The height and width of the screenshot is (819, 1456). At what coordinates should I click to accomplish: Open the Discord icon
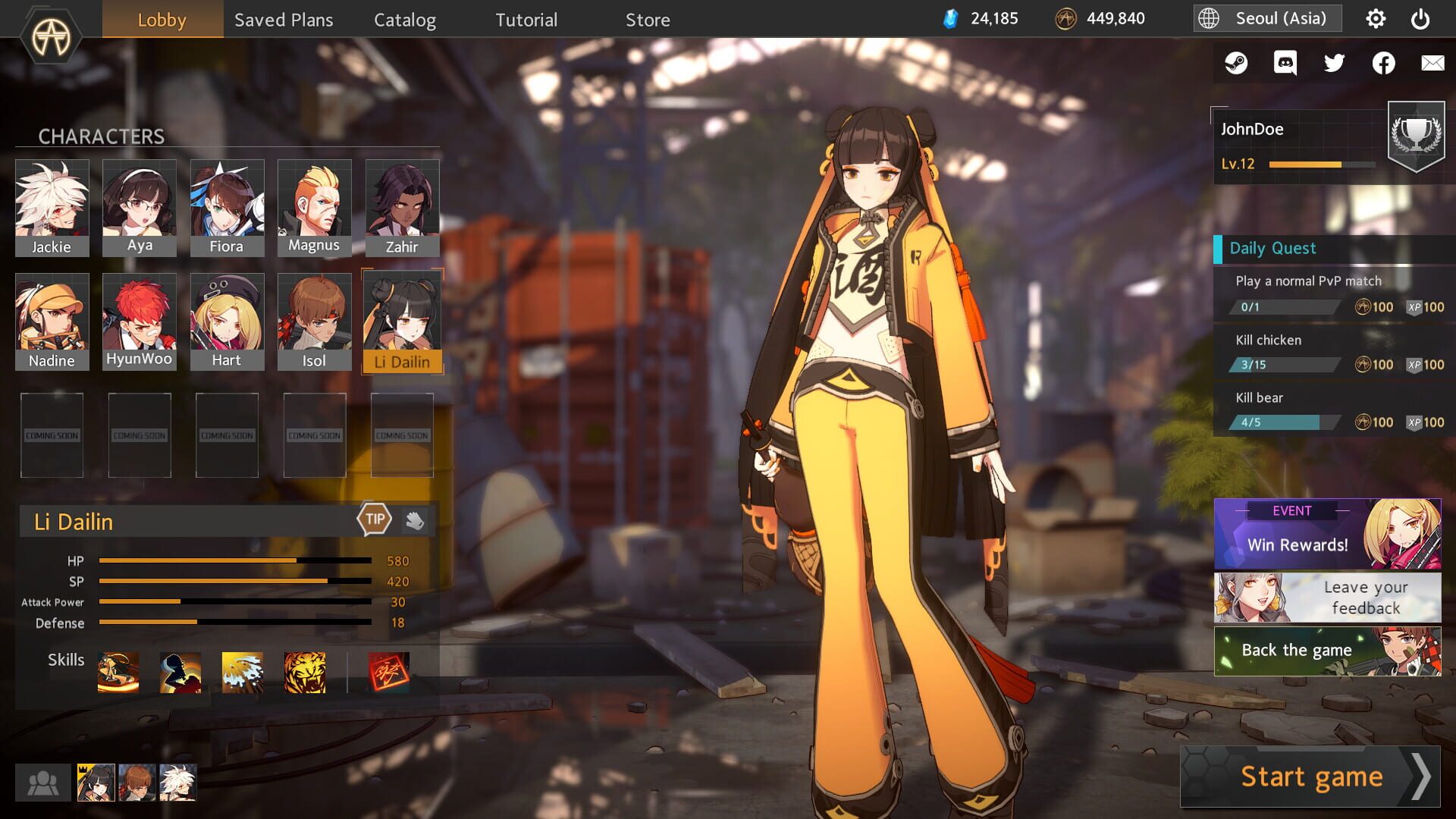1285,63
